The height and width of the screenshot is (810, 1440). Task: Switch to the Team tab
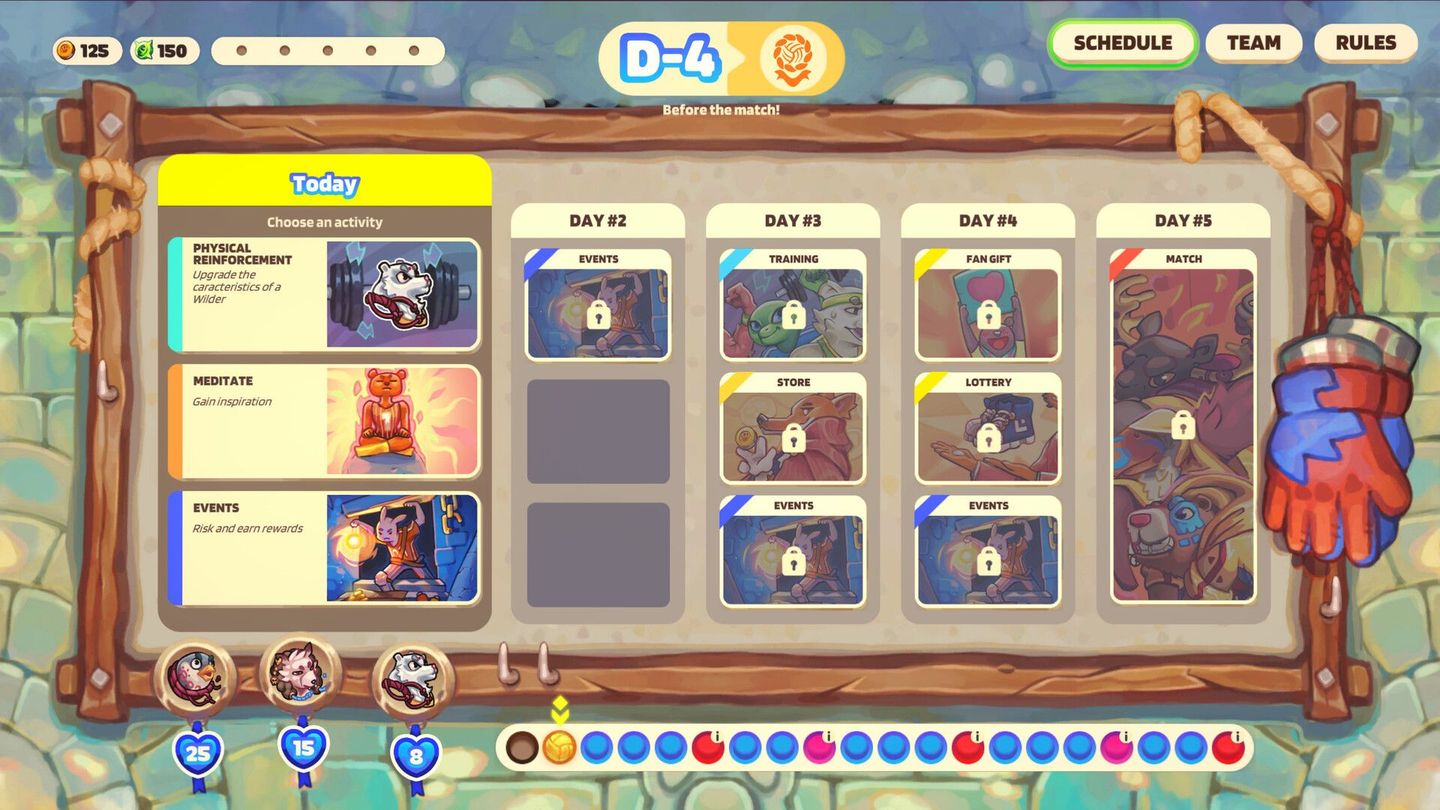coord(1253,43)
